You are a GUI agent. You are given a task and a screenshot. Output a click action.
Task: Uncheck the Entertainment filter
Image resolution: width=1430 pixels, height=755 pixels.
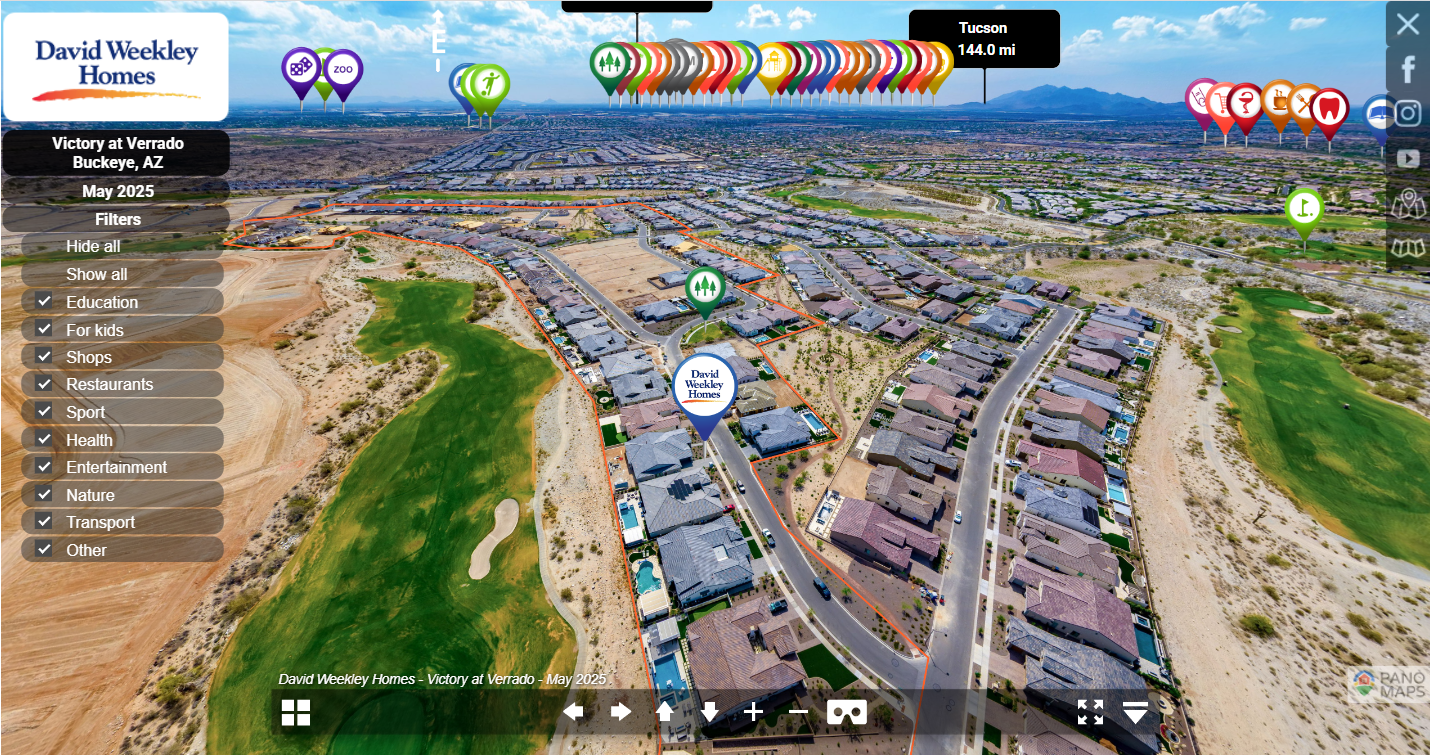(x=44, y=467)
